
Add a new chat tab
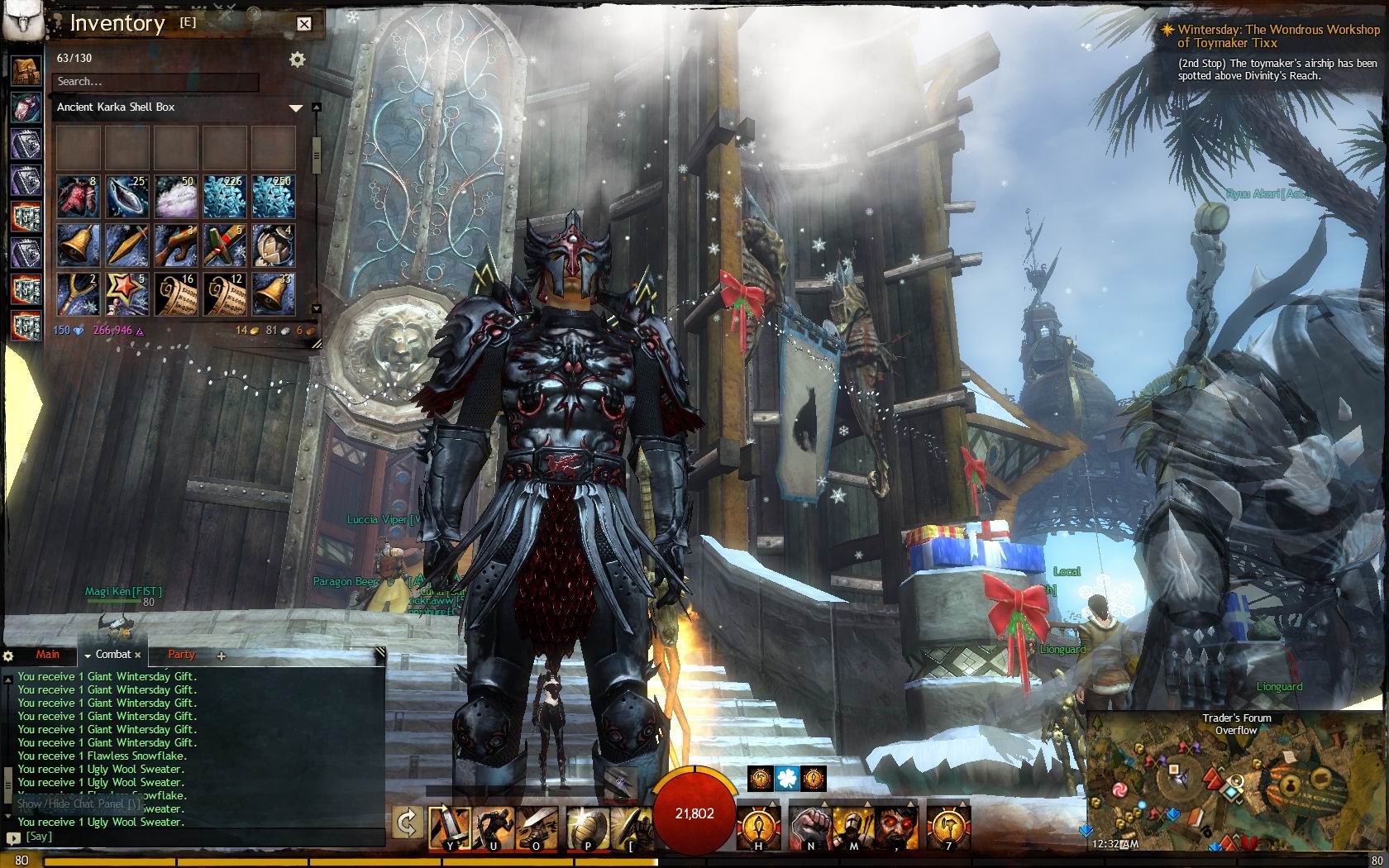tap(221, 656)
